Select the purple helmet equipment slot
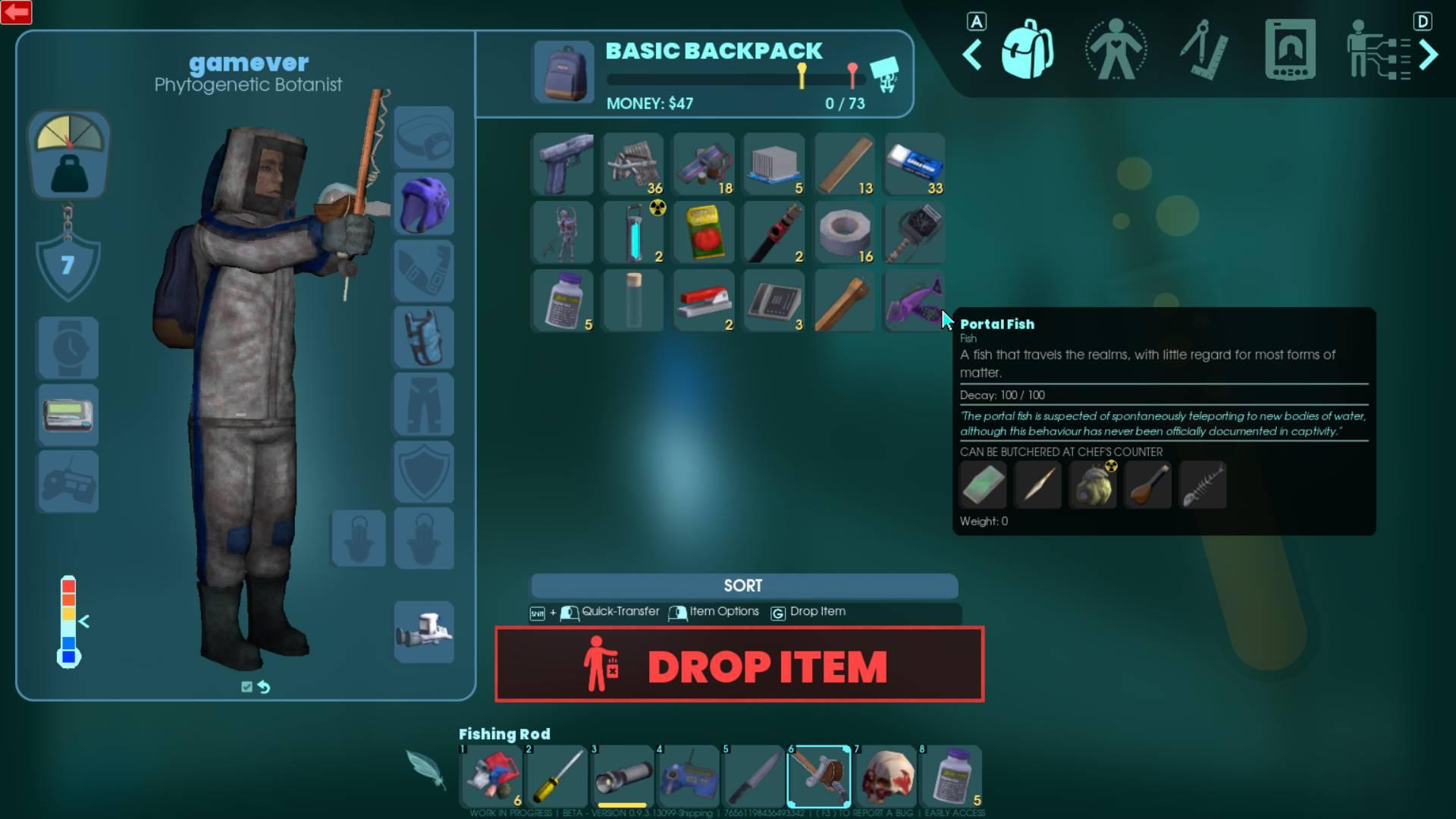 [x=424, y=204]
